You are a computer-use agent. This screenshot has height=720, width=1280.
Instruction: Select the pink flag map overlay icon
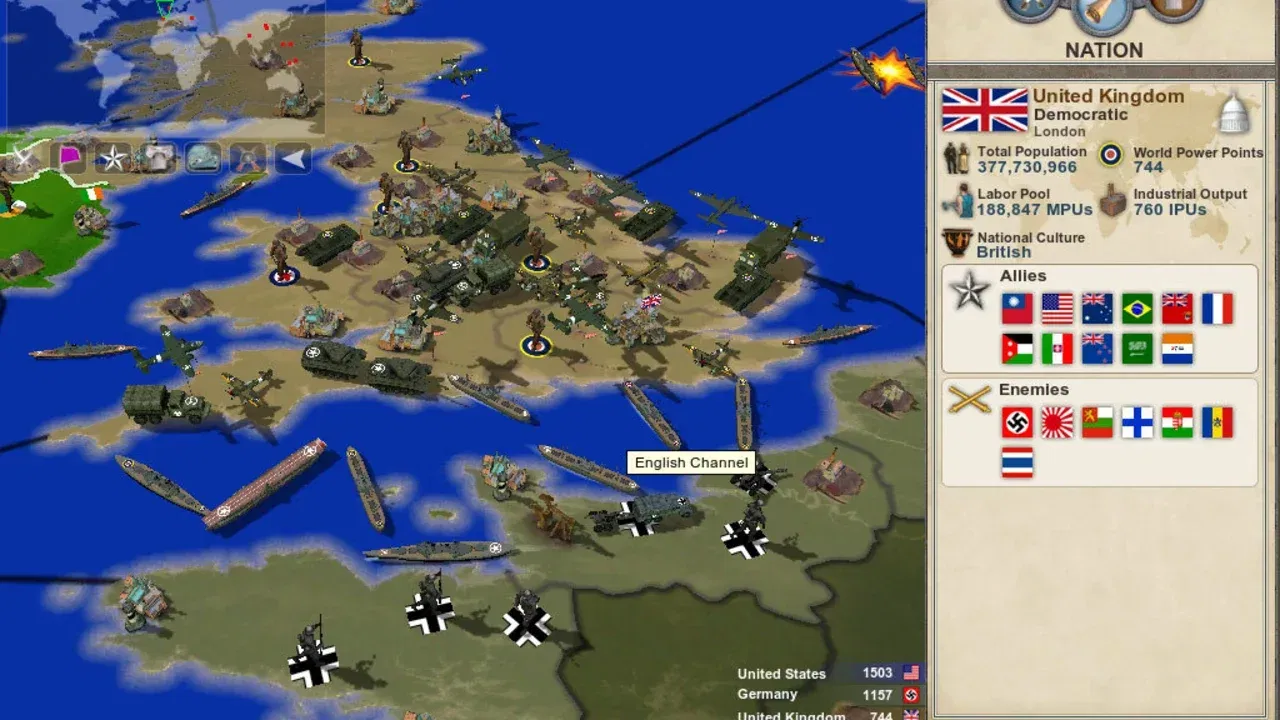pos(70,156)
